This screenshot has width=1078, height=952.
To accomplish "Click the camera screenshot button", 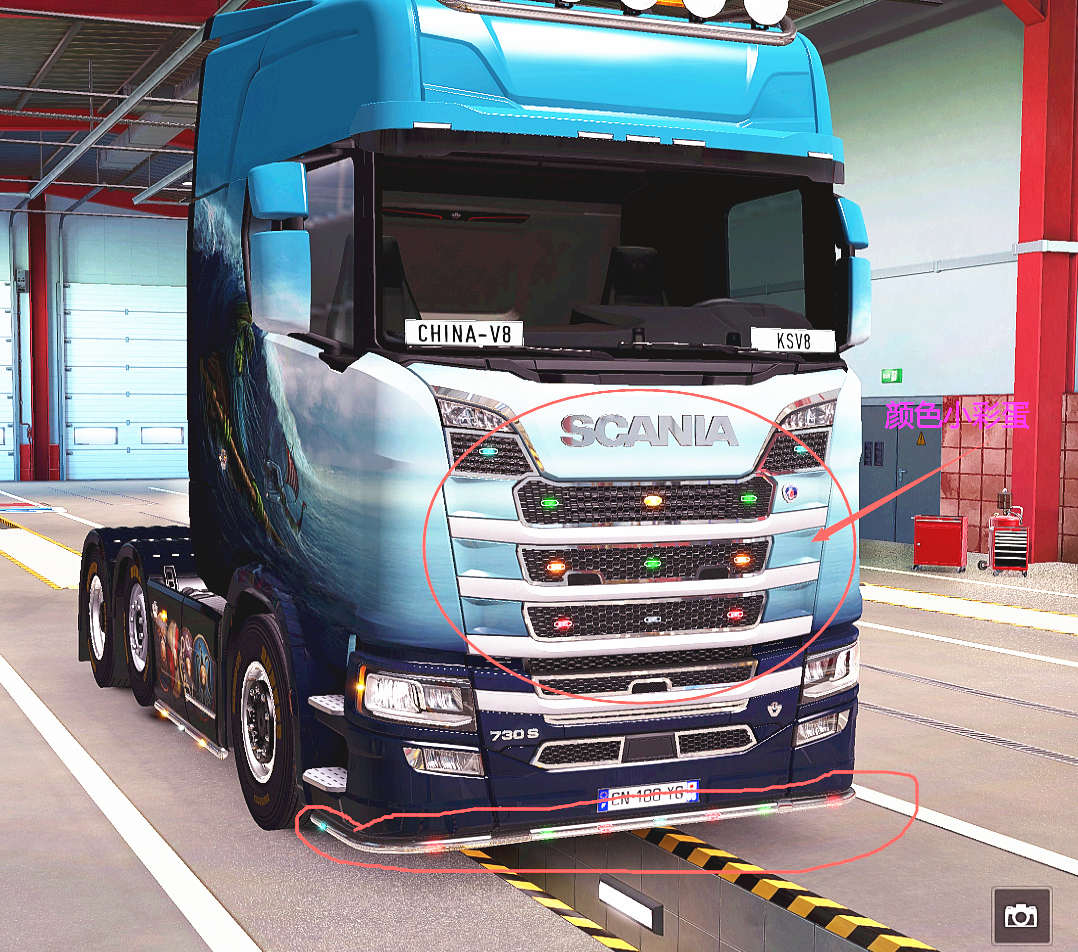I will tap(1021, 915).
